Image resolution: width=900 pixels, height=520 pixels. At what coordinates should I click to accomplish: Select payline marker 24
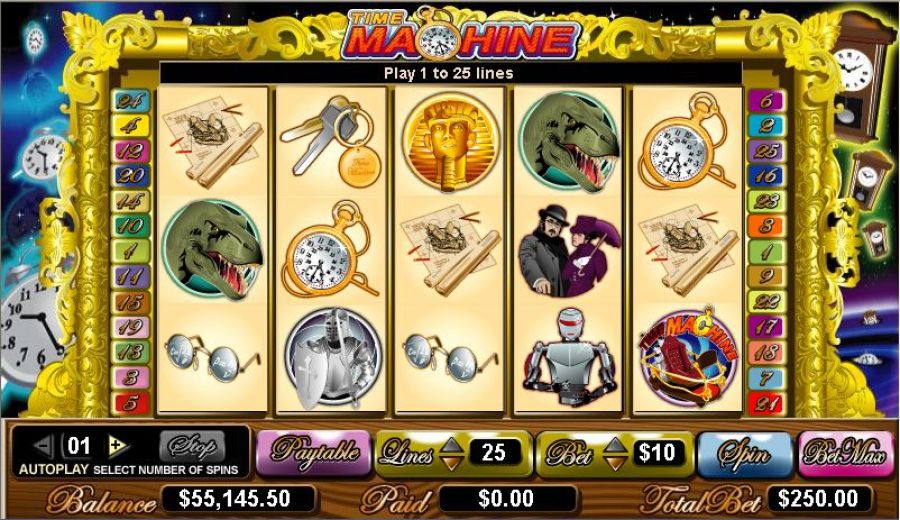(x=130, y=101)
